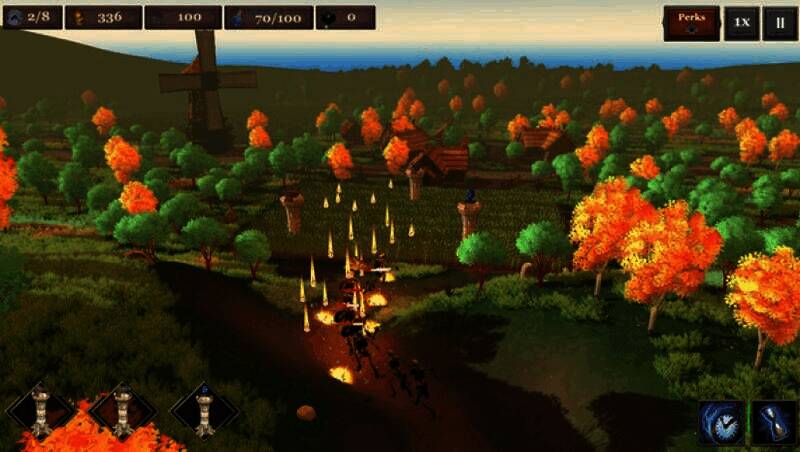Activate the hourglass ability

773,421
